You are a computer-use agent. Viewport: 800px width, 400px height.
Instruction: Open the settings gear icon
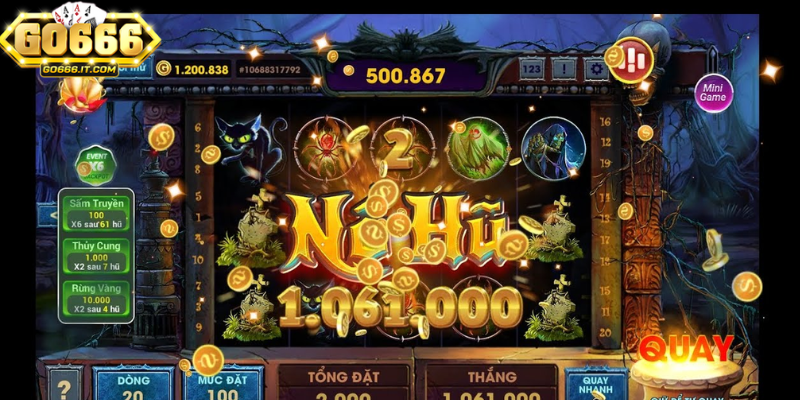click(597, 69)
